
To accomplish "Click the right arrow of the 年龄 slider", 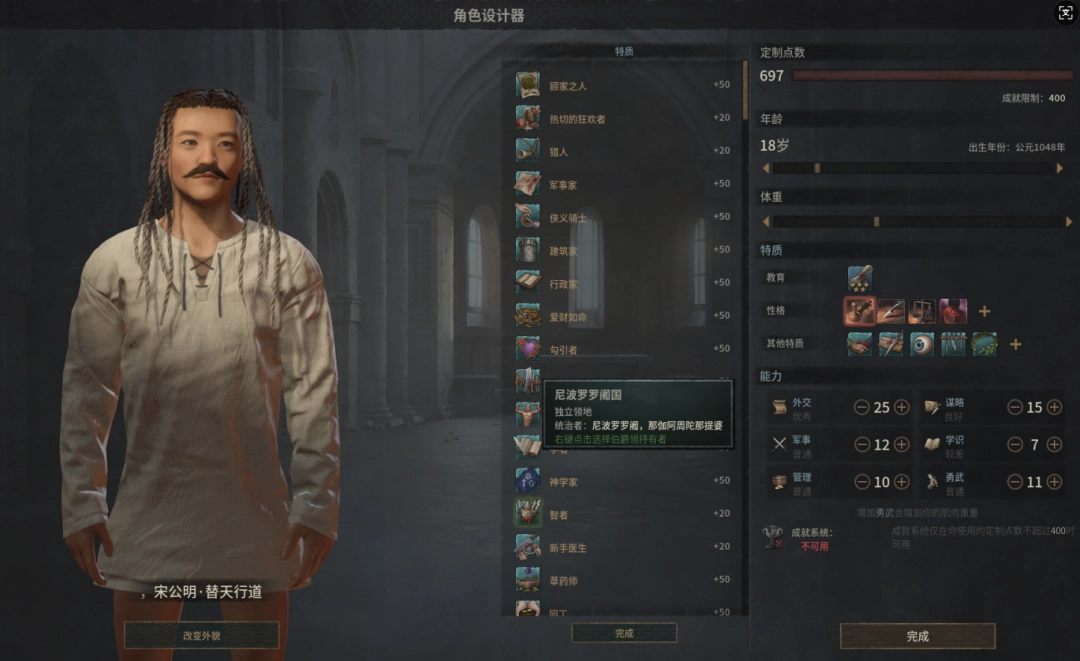I will (1060, 168).
